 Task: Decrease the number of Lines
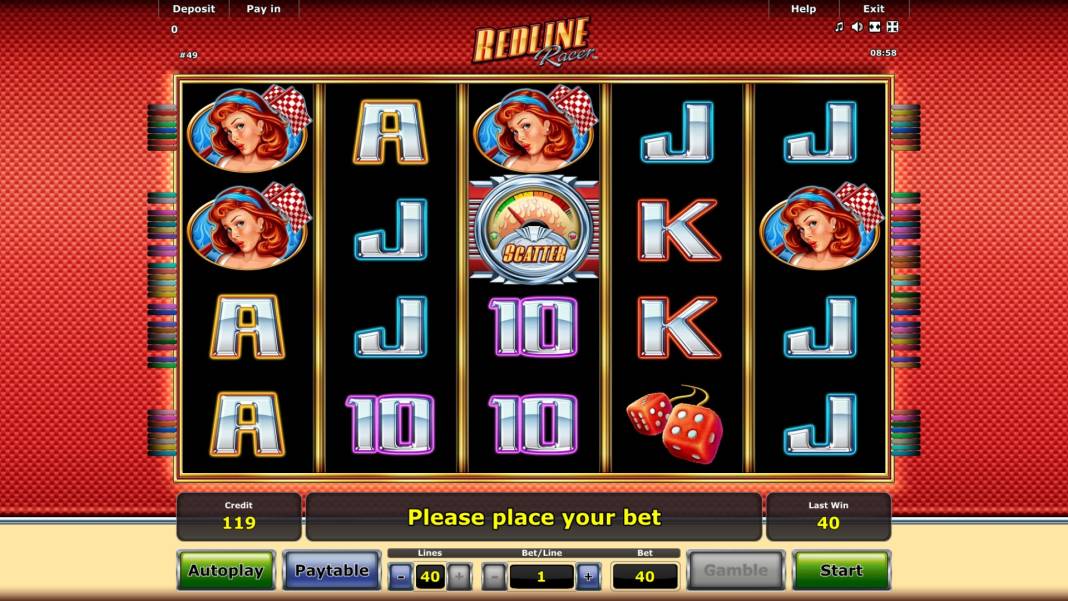click(400, 576)
